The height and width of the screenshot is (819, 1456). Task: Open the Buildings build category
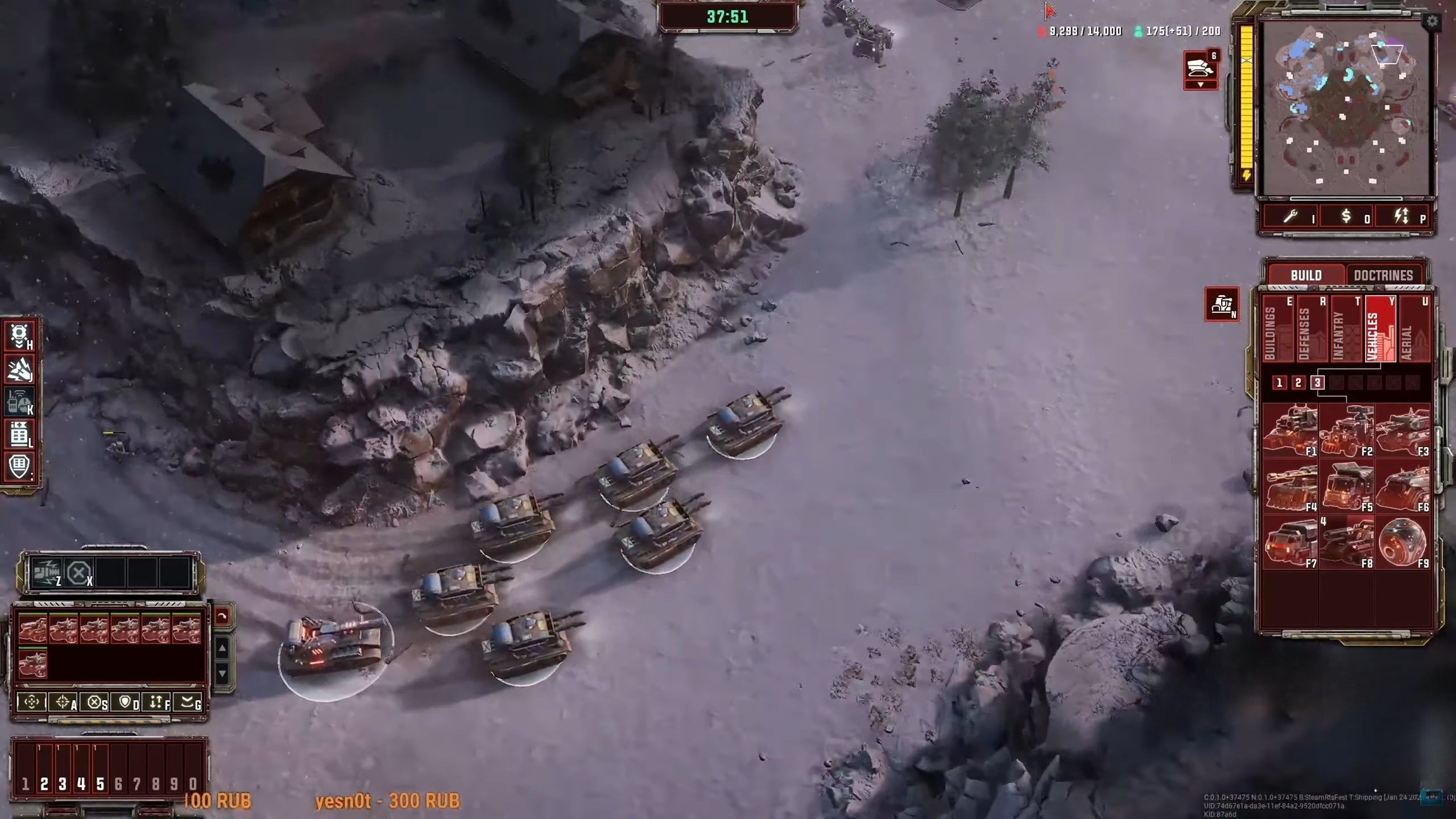coord(1277,330)
